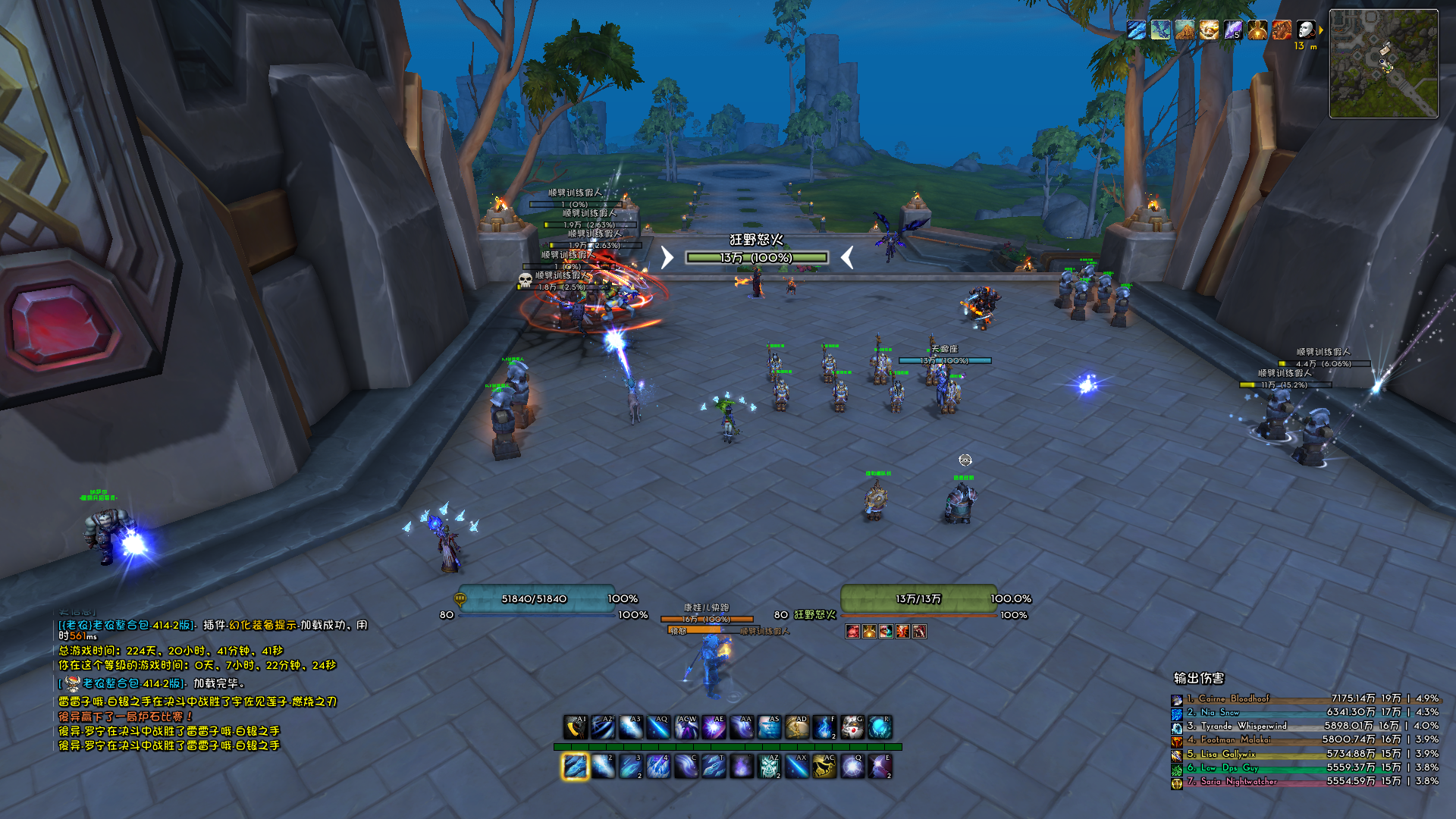This screenshot has width=1456, height=819.
Task: Select the white mask buff icon
Action: [1305, 30]
